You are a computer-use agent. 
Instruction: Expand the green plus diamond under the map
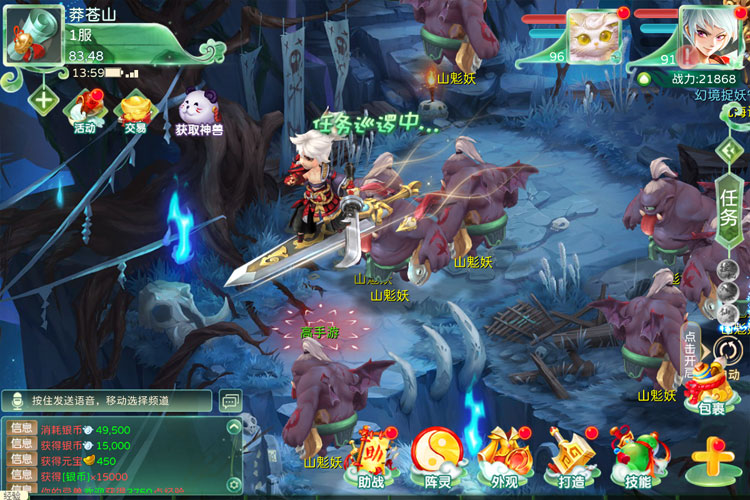tap(43, 99)
